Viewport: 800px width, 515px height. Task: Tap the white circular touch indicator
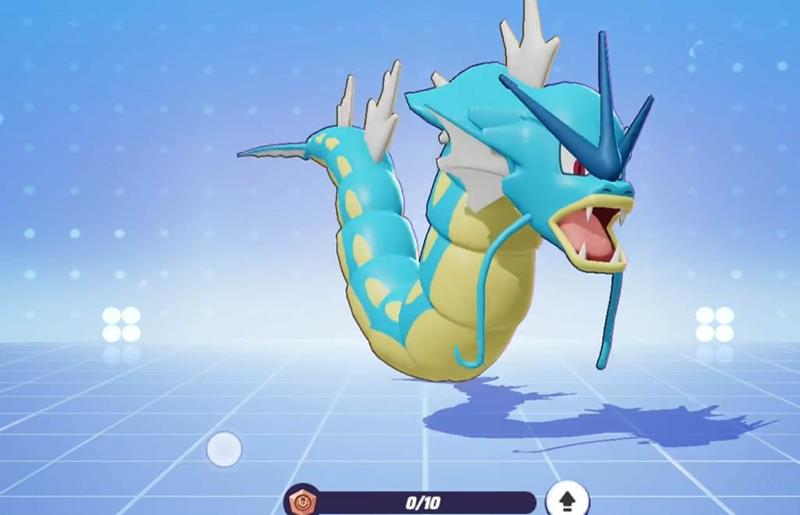(224, 449)
